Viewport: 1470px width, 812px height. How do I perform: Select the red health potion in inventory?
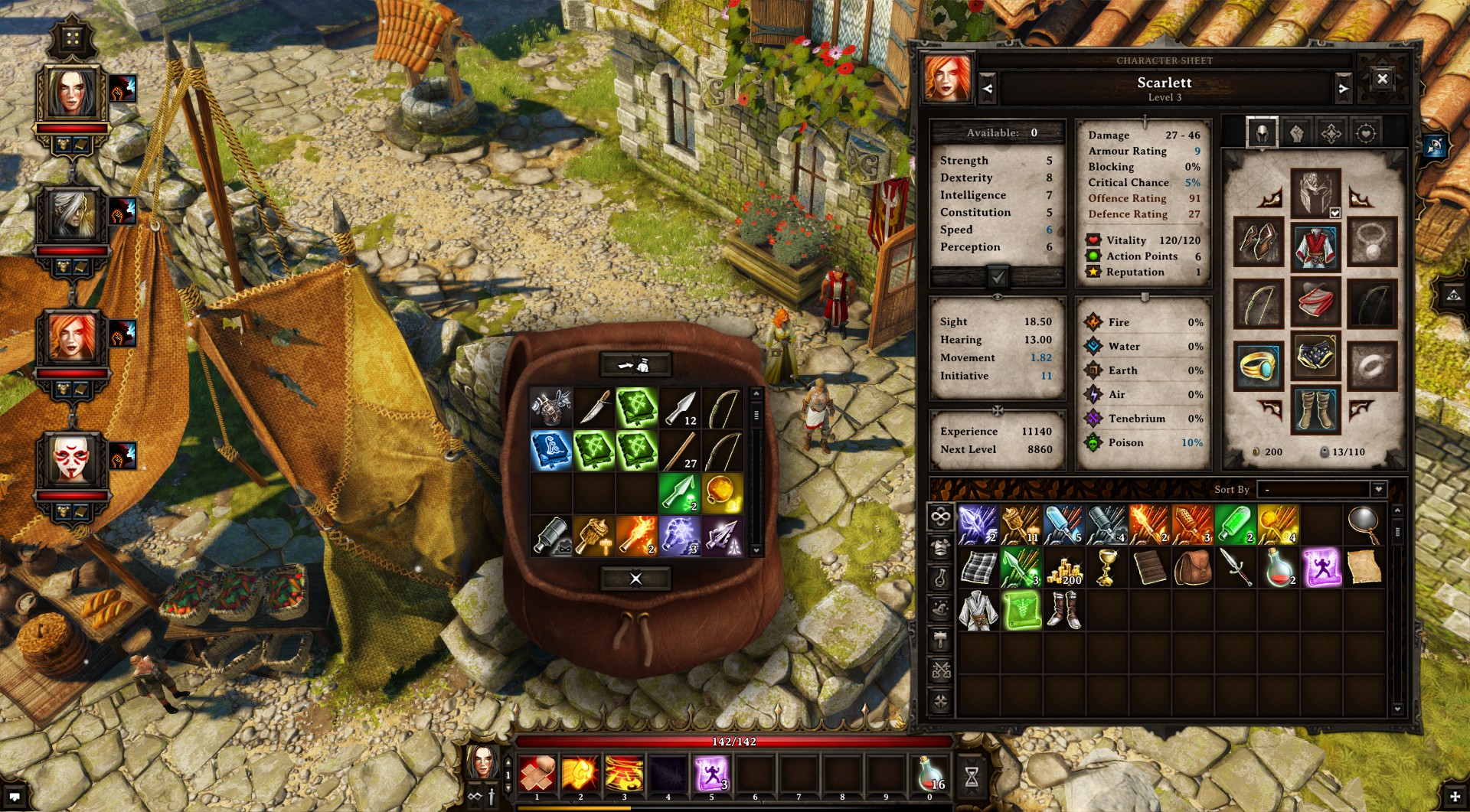coord(1278,569)
